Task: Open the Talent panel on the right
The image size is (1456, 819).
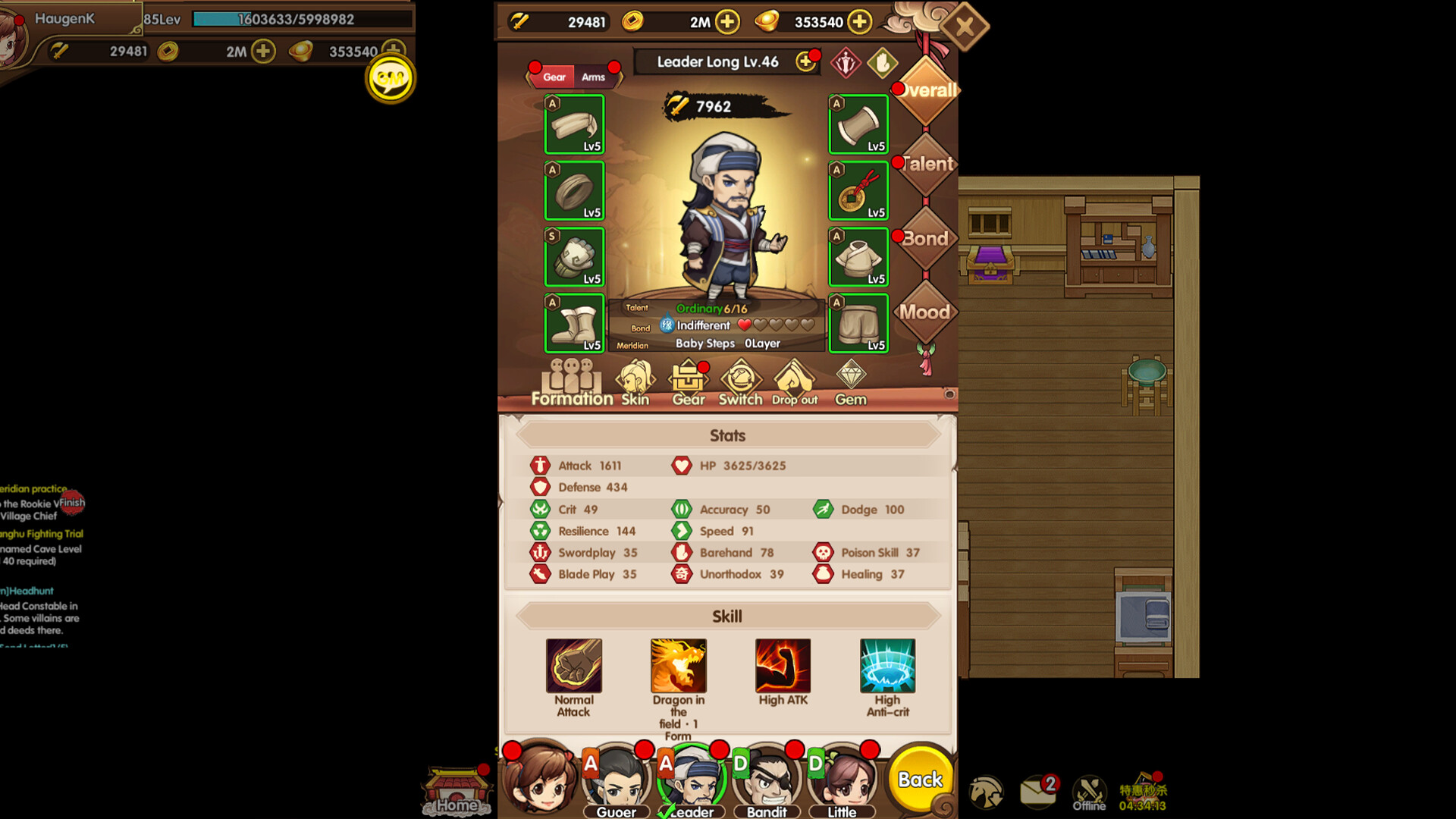Action: coord(925,164)
